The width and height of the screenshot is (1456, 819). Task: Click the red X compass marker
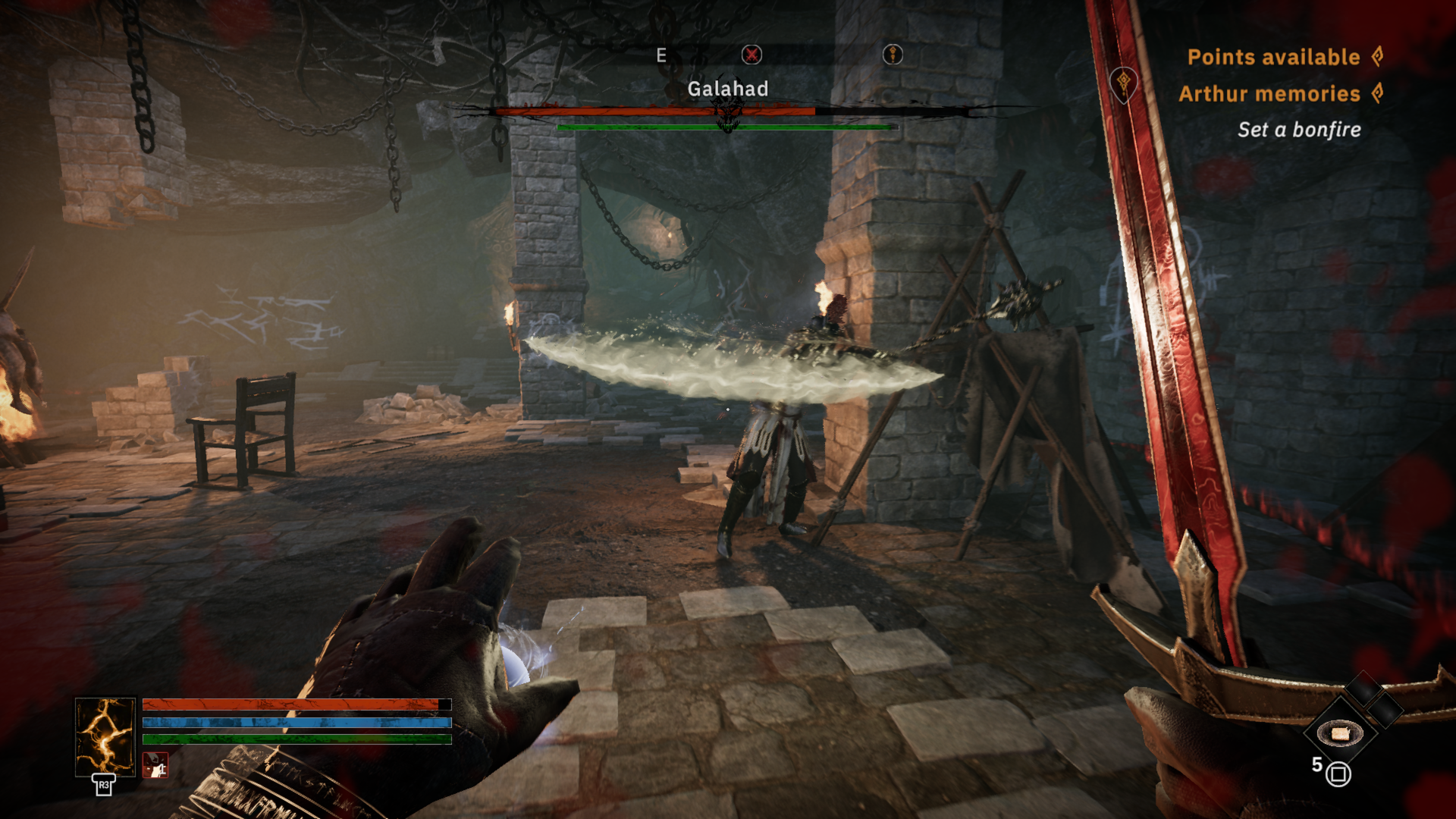(x=752, y=55)
